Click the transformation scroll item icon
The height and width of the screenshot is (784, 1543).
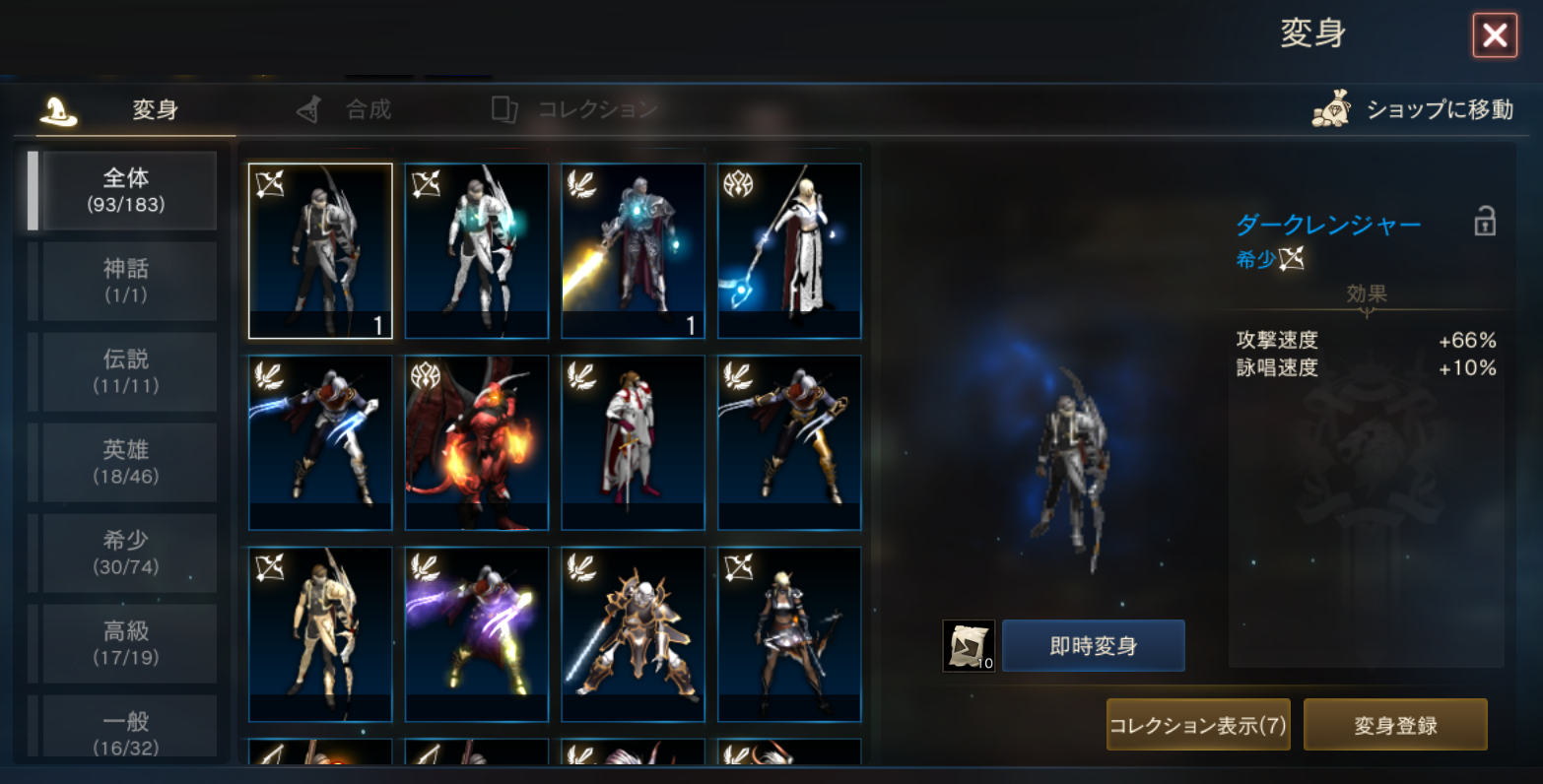(968, 646)
